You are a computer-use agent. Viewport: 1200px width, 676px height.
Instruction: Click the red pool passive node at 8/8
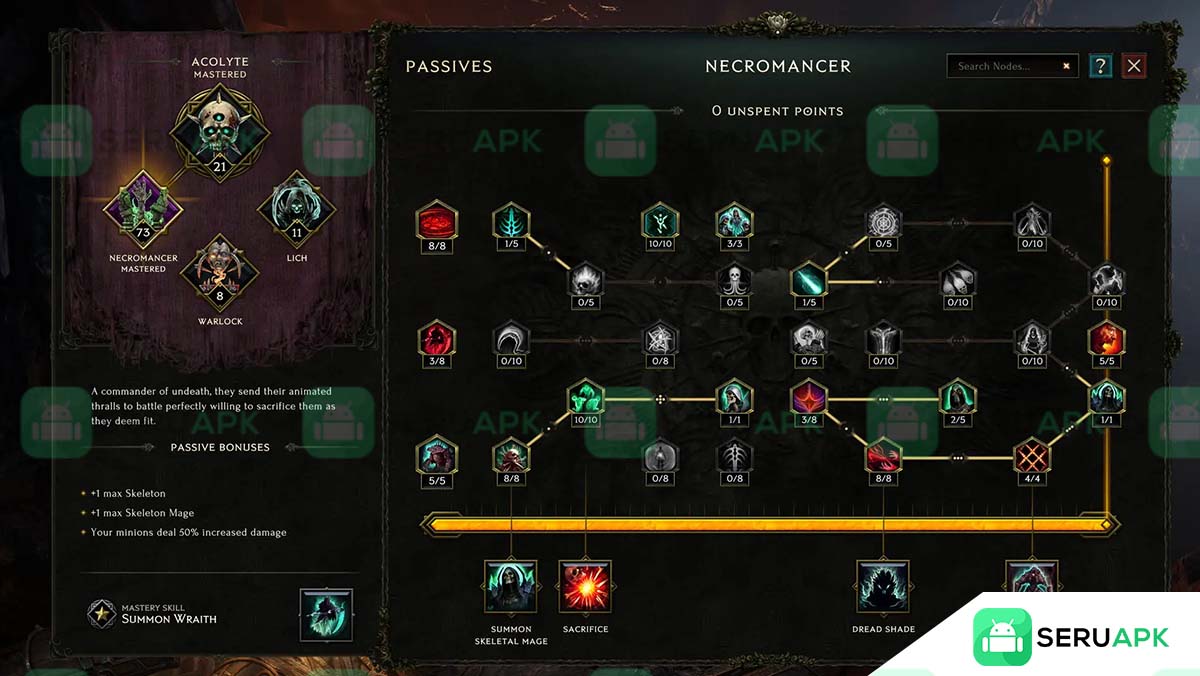pos(437,221)
